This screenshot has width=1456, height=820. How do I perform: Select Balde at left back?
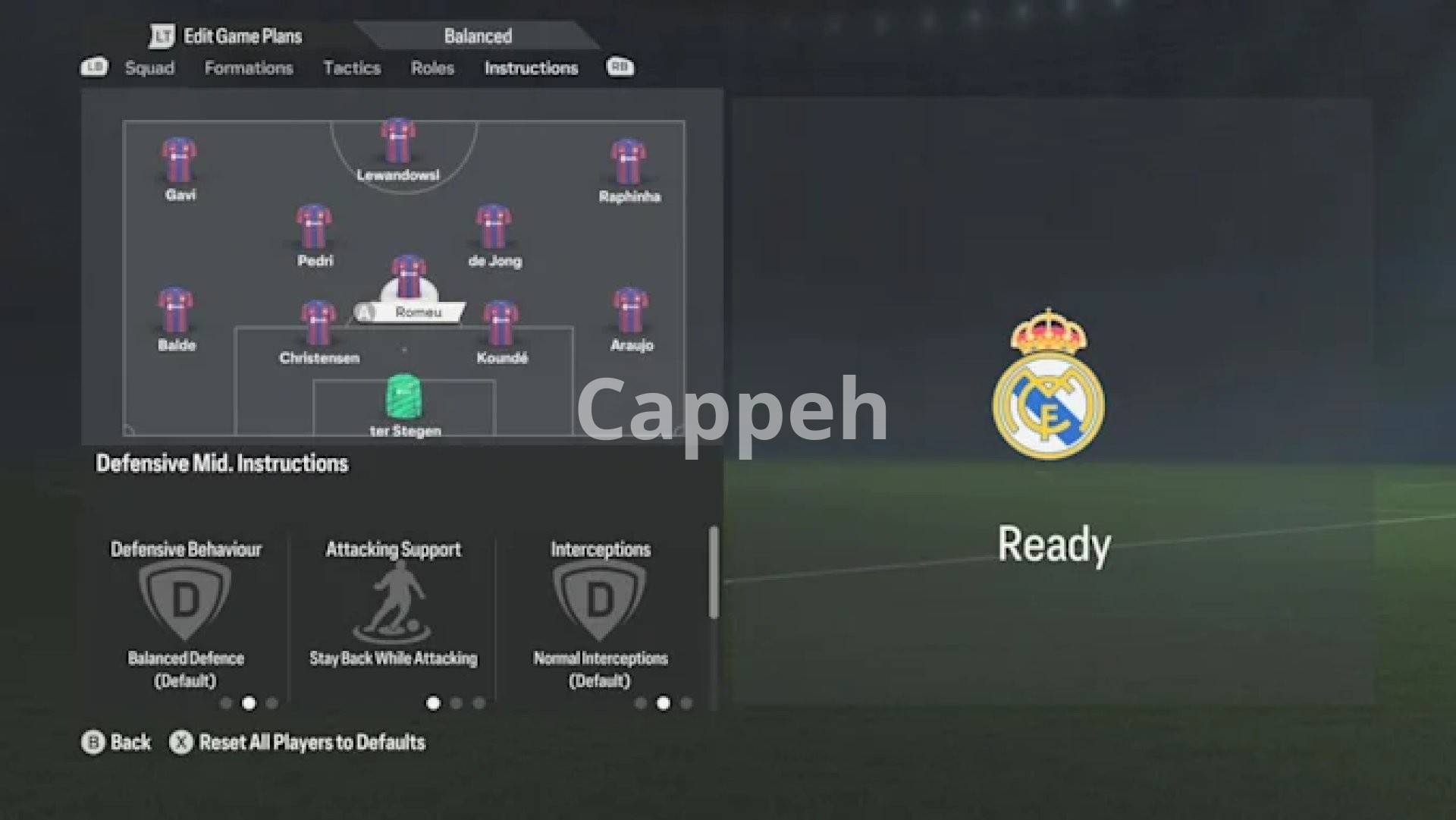point(176,312)
